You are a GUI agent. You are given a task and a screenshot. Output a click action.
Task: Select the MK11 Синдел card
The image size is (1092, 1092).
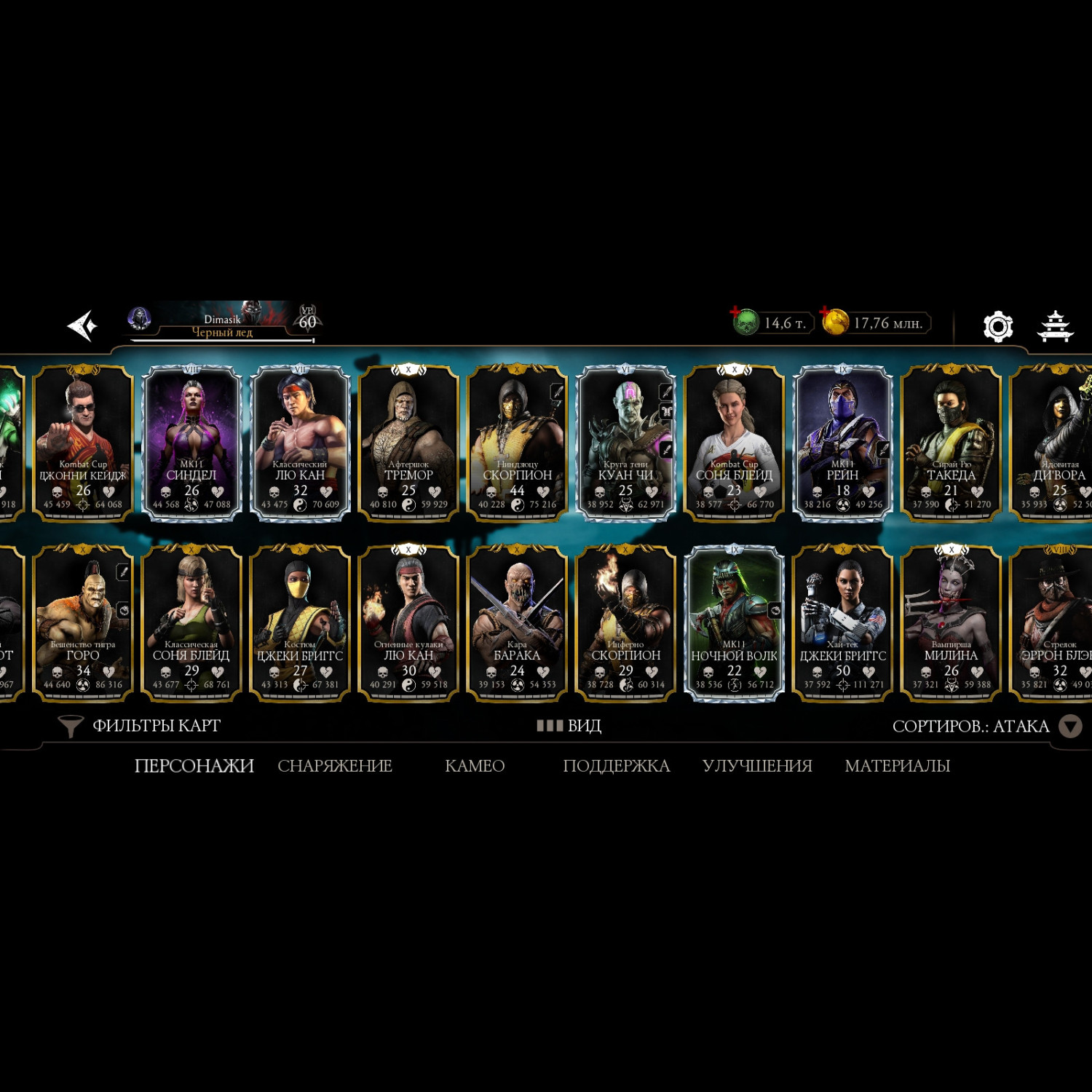[x=191, y=443]
